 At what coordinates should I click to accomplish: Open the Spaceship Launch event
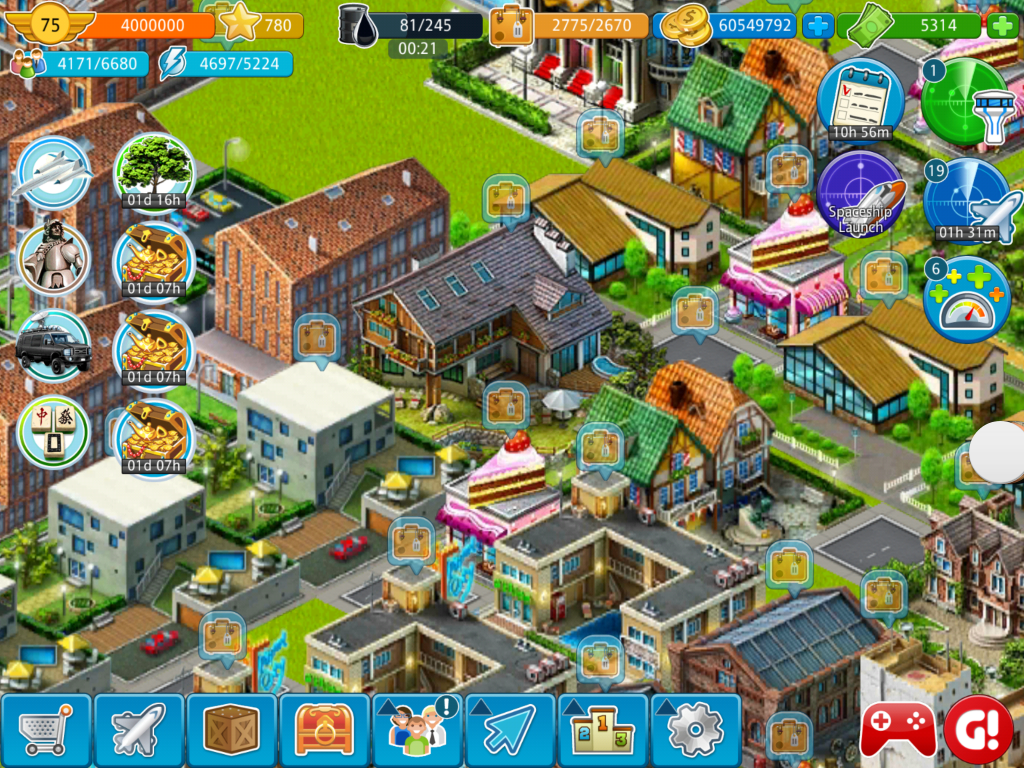860,194
